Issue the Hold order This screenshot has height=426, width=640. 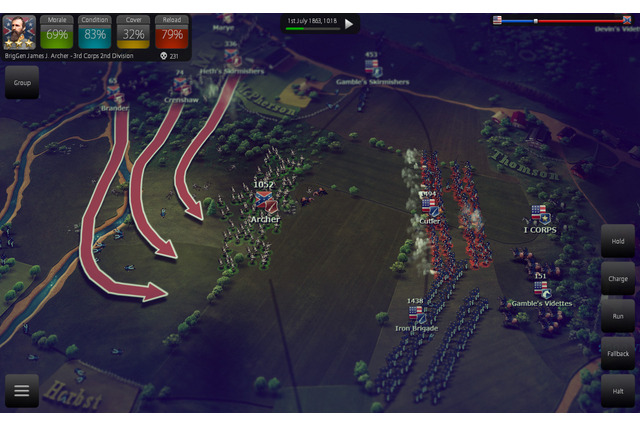click(x=617, y=241)
